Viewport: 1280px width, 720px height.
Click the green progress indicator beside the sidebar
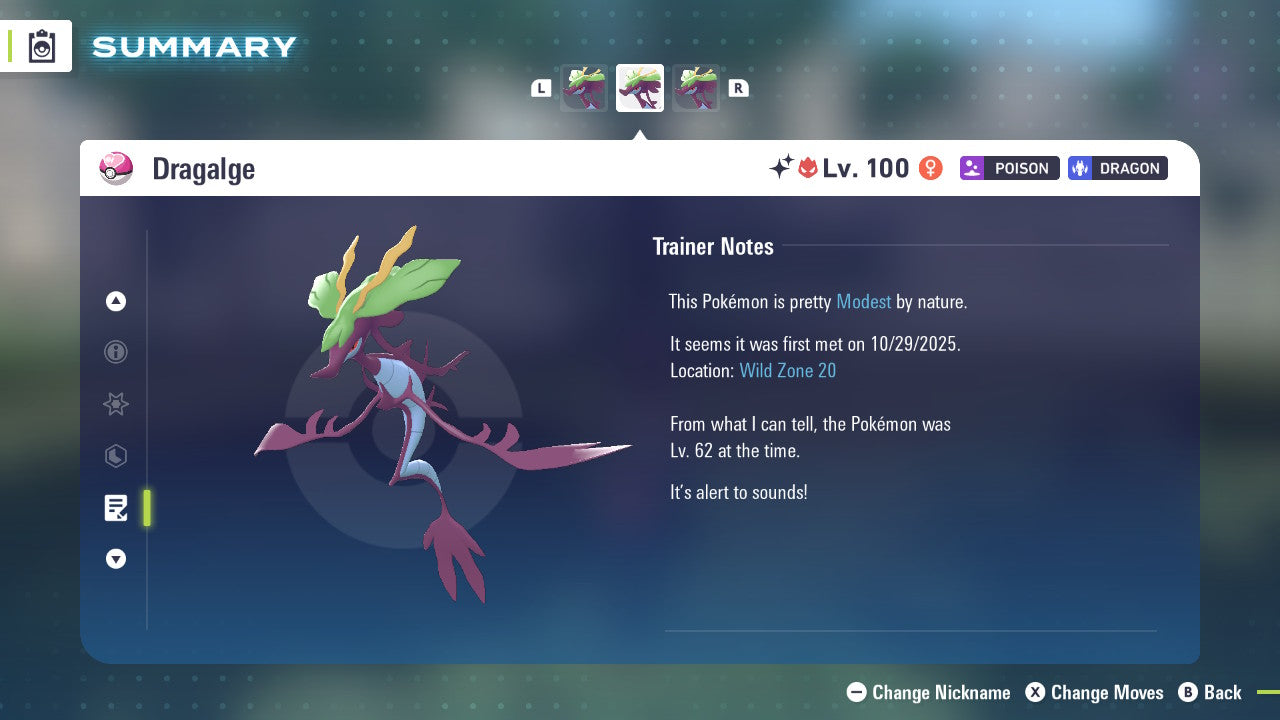point(146,508)
